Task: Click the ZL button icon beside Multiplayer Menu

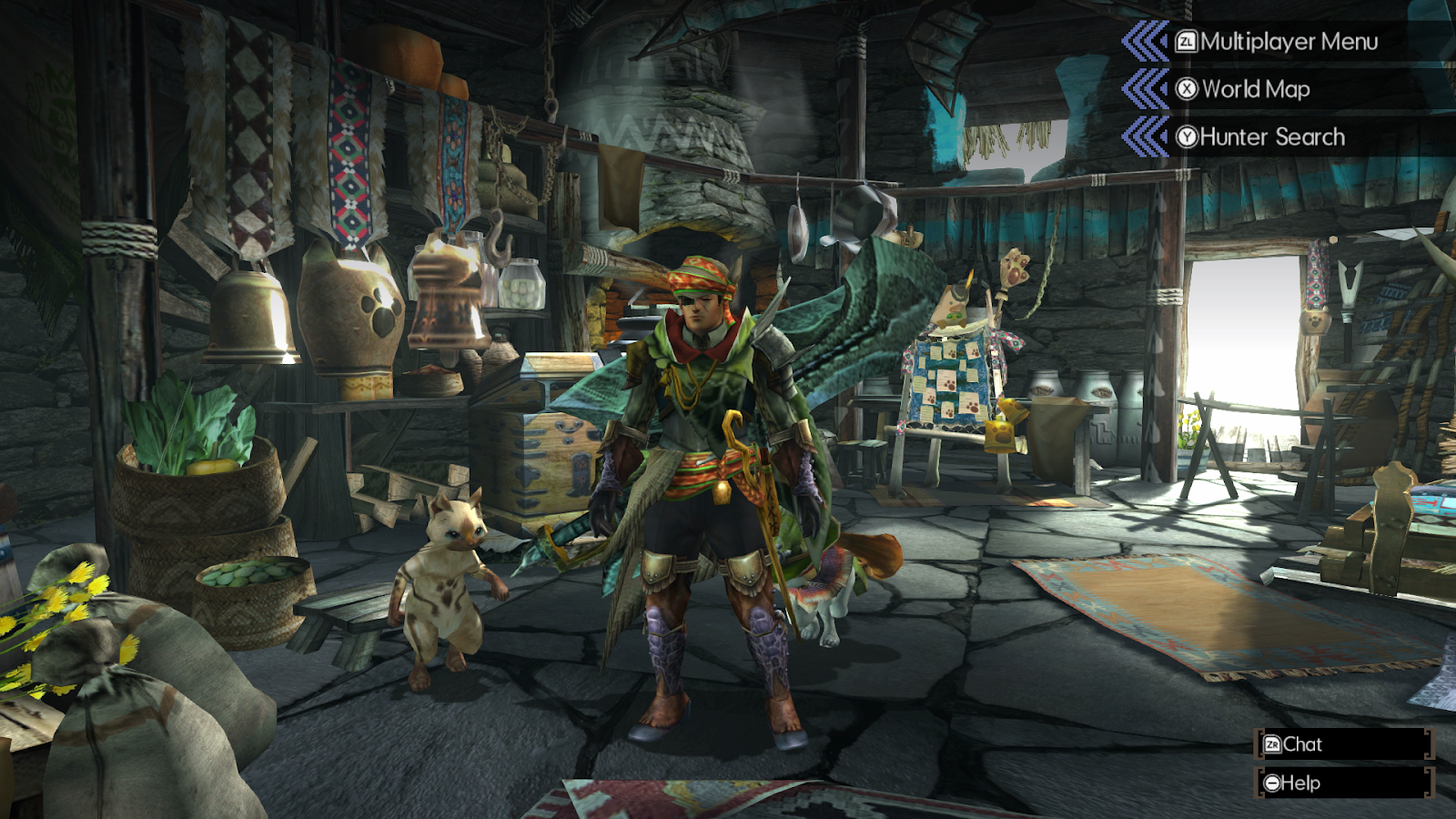Action: point(1185,42)
